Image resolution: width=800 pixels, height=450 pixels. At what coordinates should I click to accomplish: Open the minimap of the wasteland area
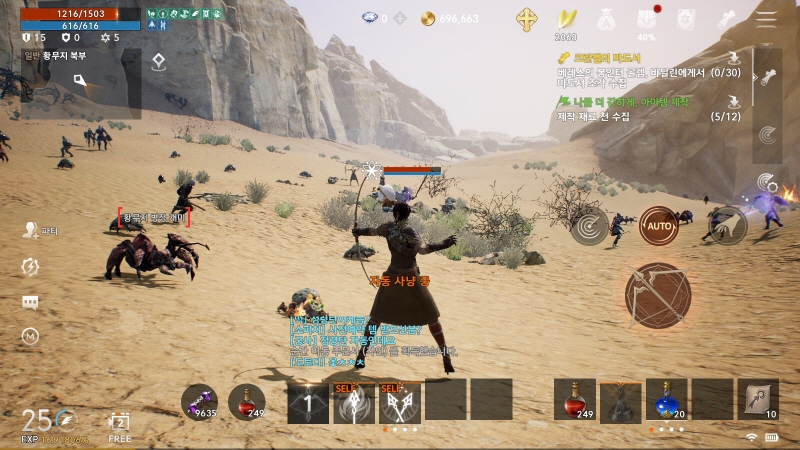coord(80,84)
